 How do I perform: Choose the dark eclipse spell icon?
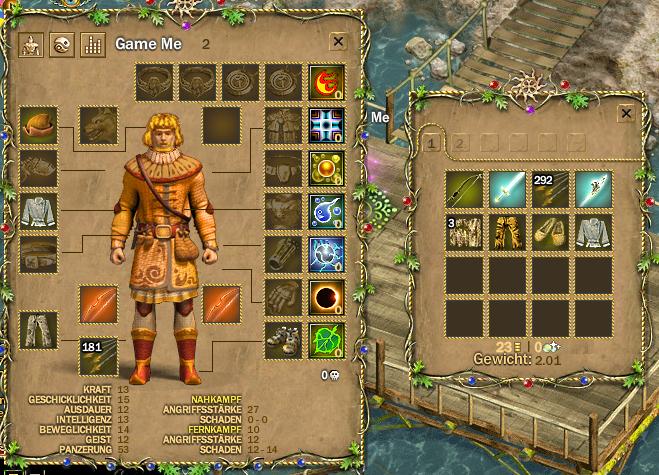(x=327, y=297)
